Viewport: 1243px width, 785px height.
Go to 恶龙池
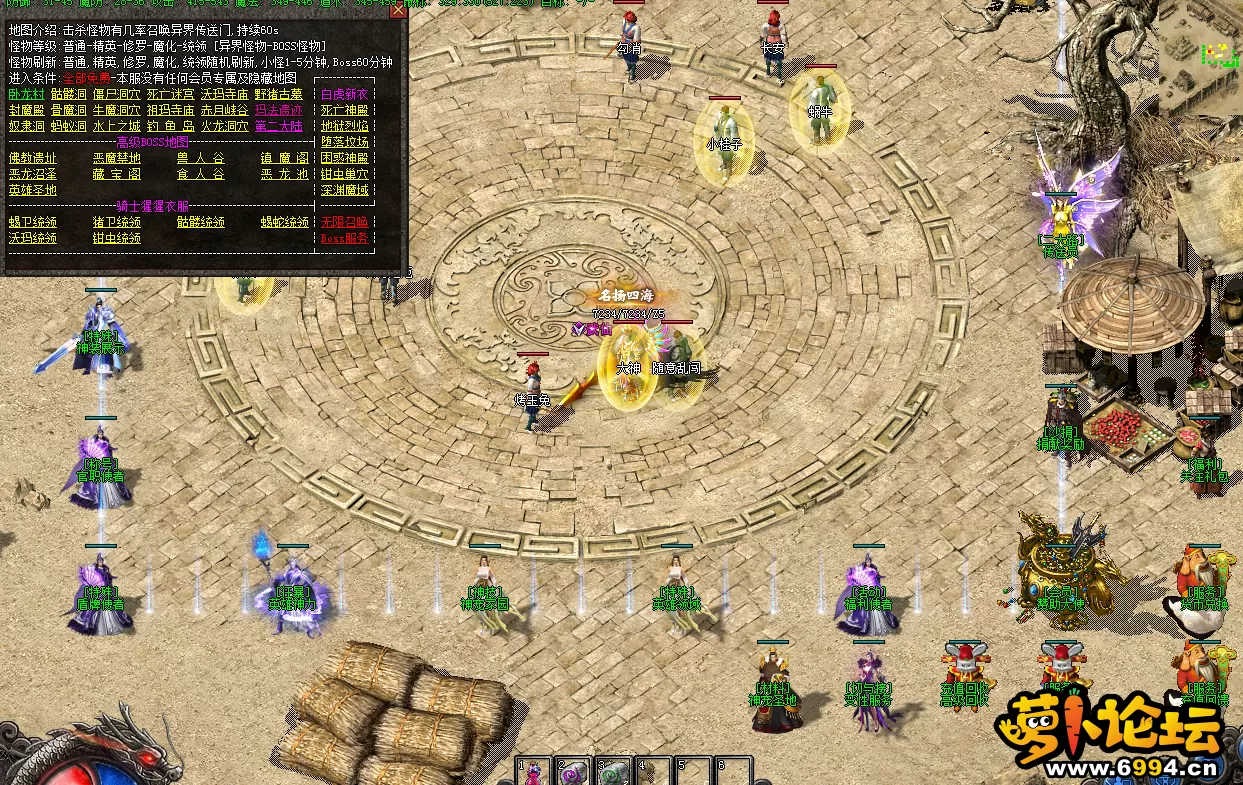285,174
